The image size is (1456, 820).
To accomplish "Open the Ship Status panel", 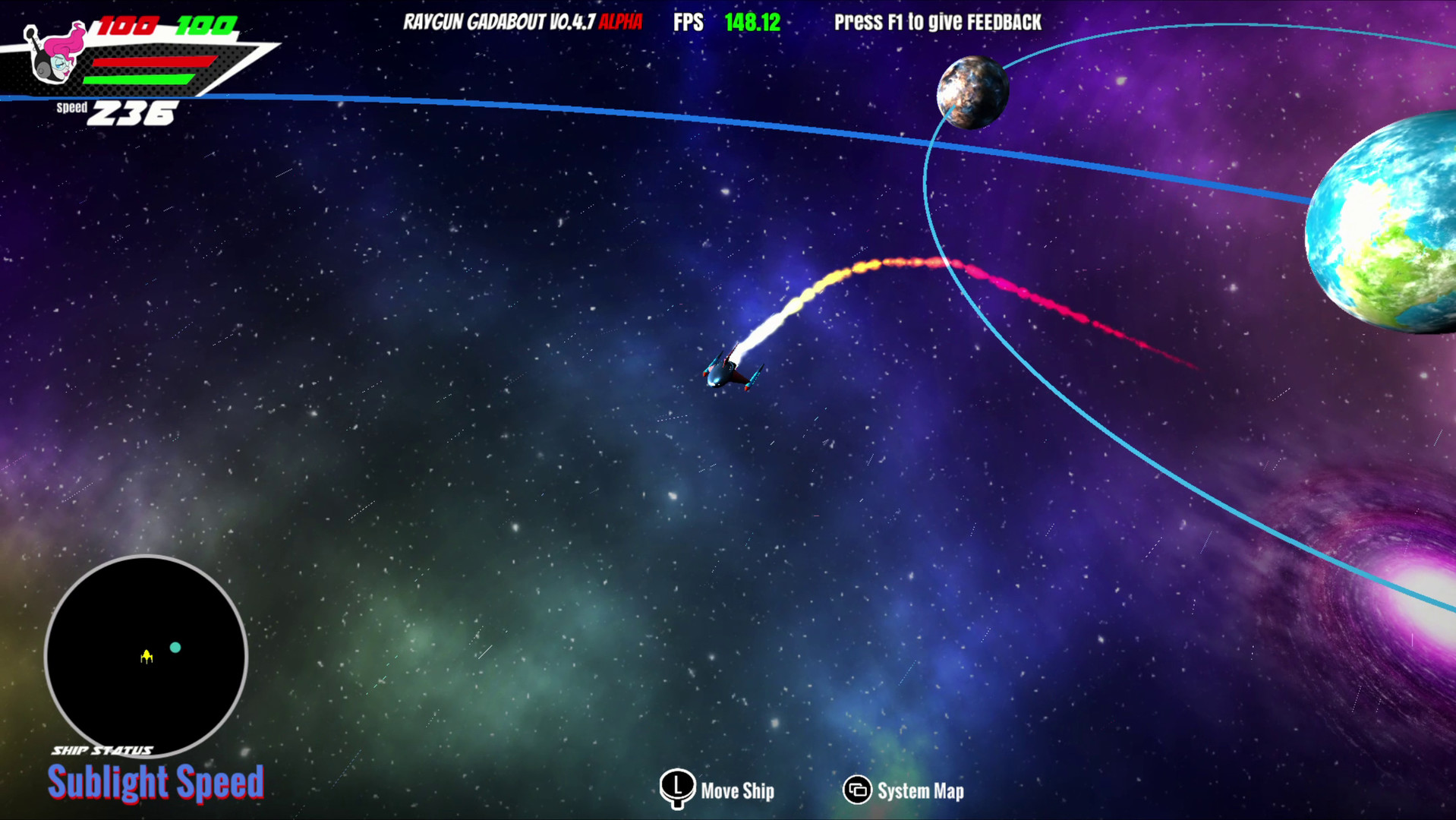I will click(102, 748).
